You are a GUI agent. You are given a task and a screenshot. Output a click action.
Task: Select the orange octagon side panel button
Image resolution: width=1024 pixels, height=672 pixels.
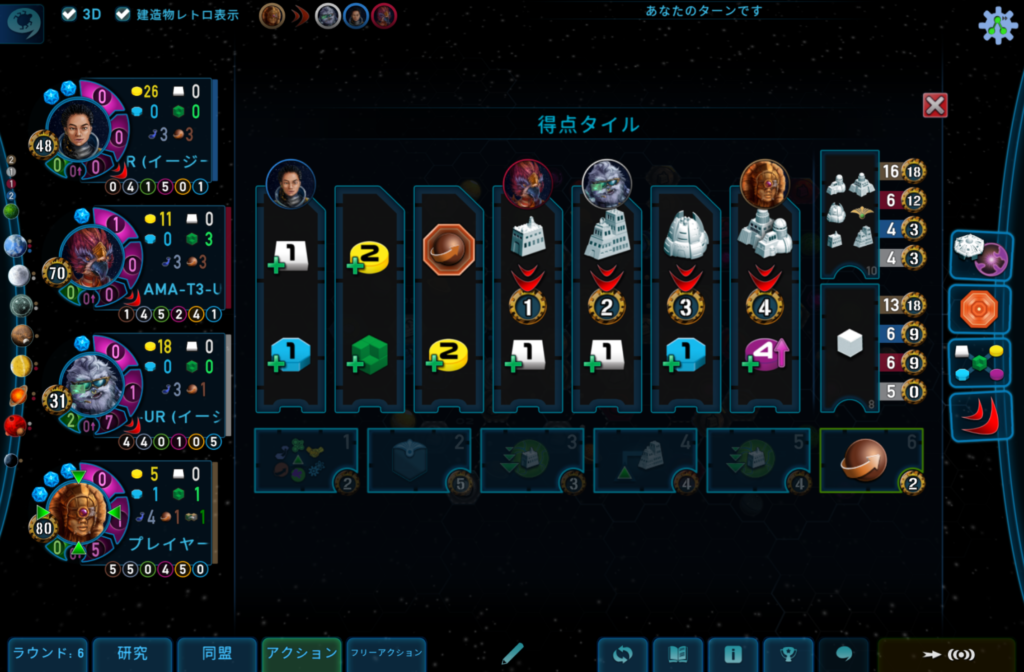click(980, 309)
